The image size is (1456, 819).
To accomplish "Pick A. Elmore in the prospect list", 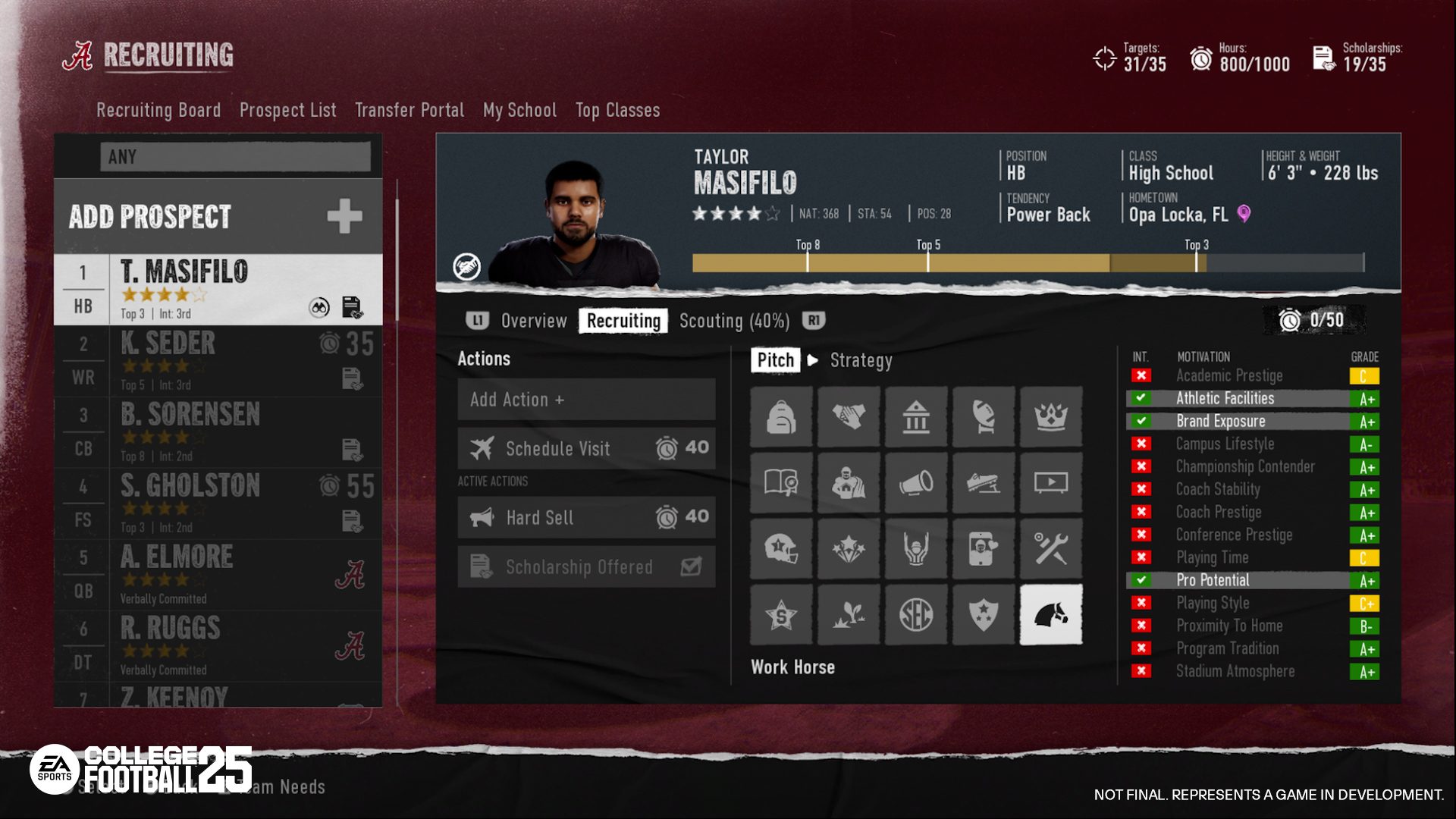I will (x=218, y=575).
